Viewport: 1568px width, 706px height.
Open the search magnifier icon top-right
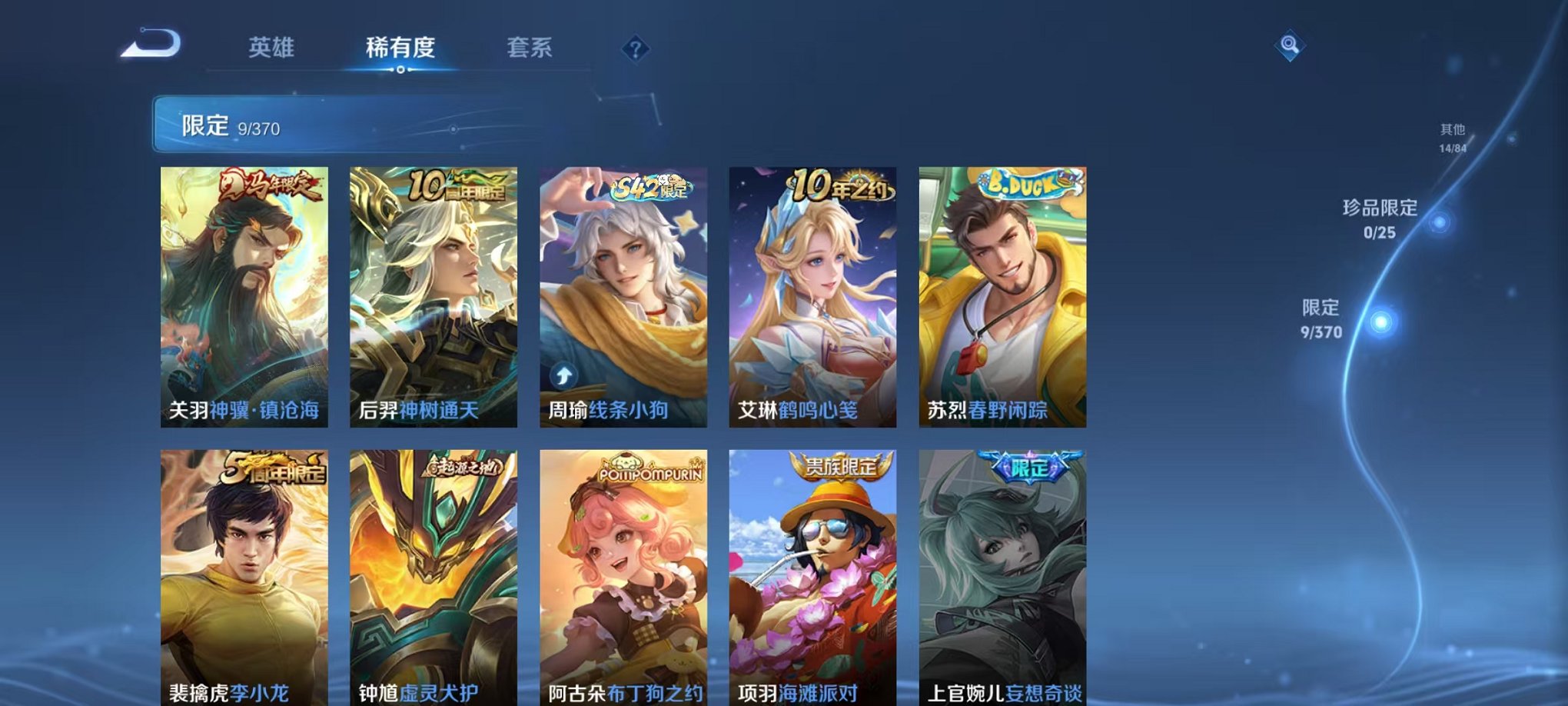pos(1288,46)
